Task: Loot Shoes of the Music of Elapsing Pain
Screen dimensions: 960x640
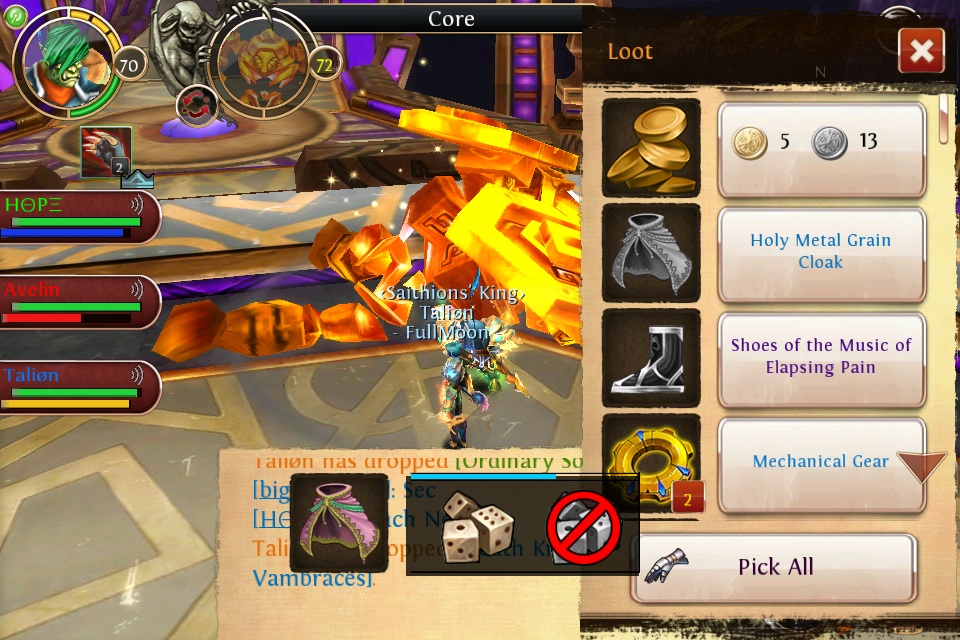Action: (820, 356)
